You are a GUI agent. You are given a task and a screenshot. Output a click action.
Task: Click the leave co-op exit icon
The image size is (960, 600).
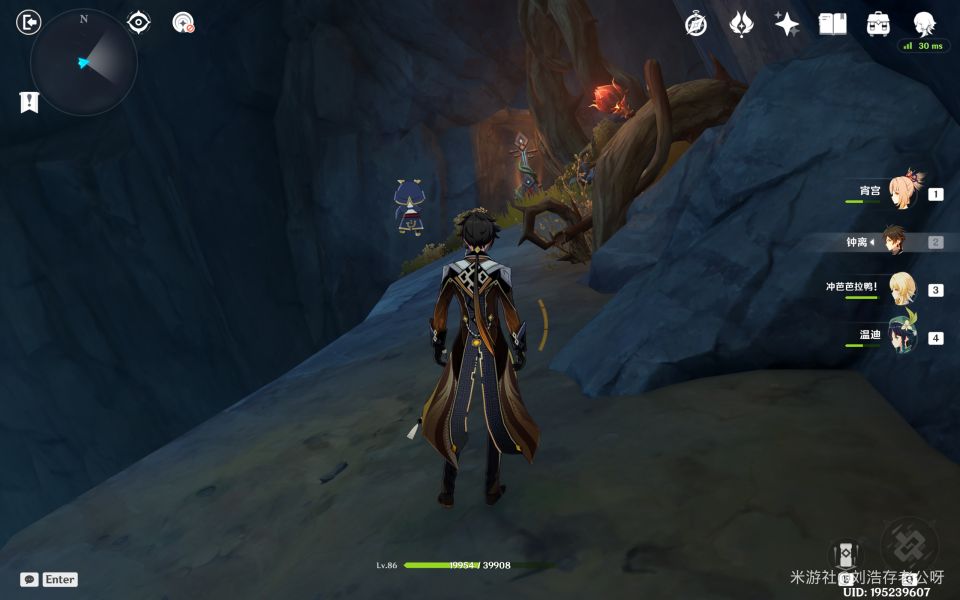[29, 22]
